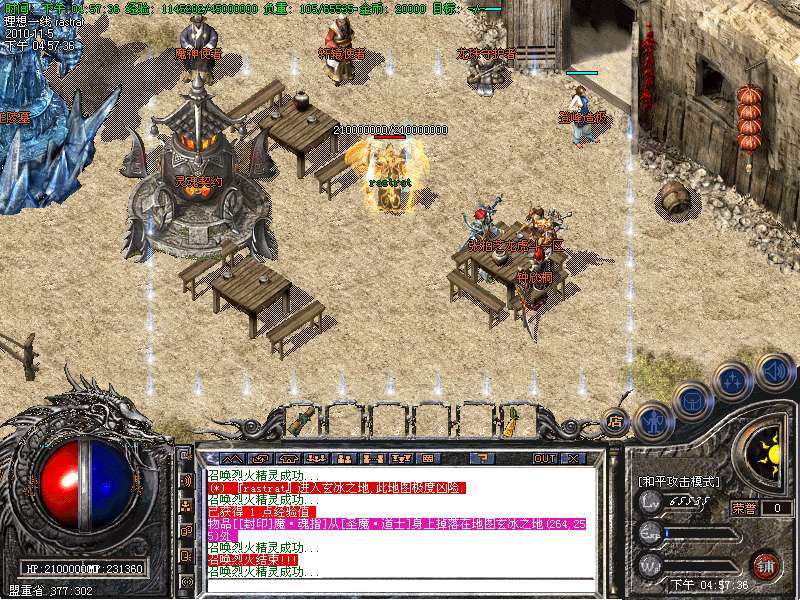Open the backpack inventory button

[x=693, y=401]
